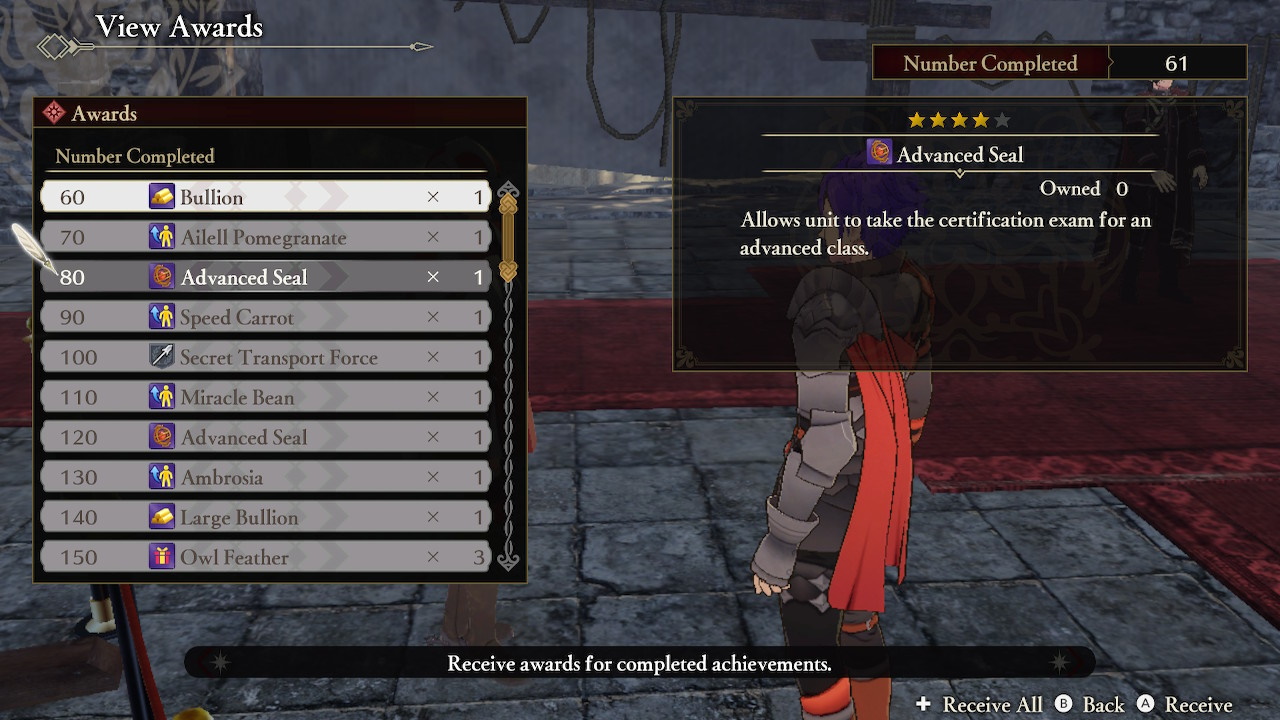This screenshot has width=1280, height=720.
Task: Choose the Owl Feather award row
Action: coord(265,557)
